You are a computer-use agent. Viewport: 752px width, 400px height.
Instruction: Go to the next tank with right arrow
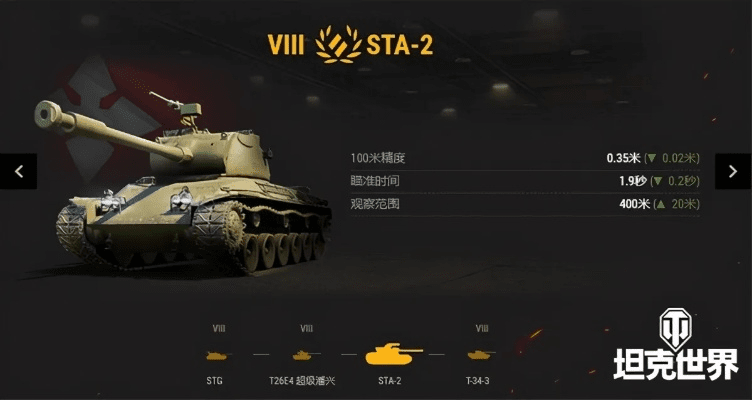[x=733, y=171]
